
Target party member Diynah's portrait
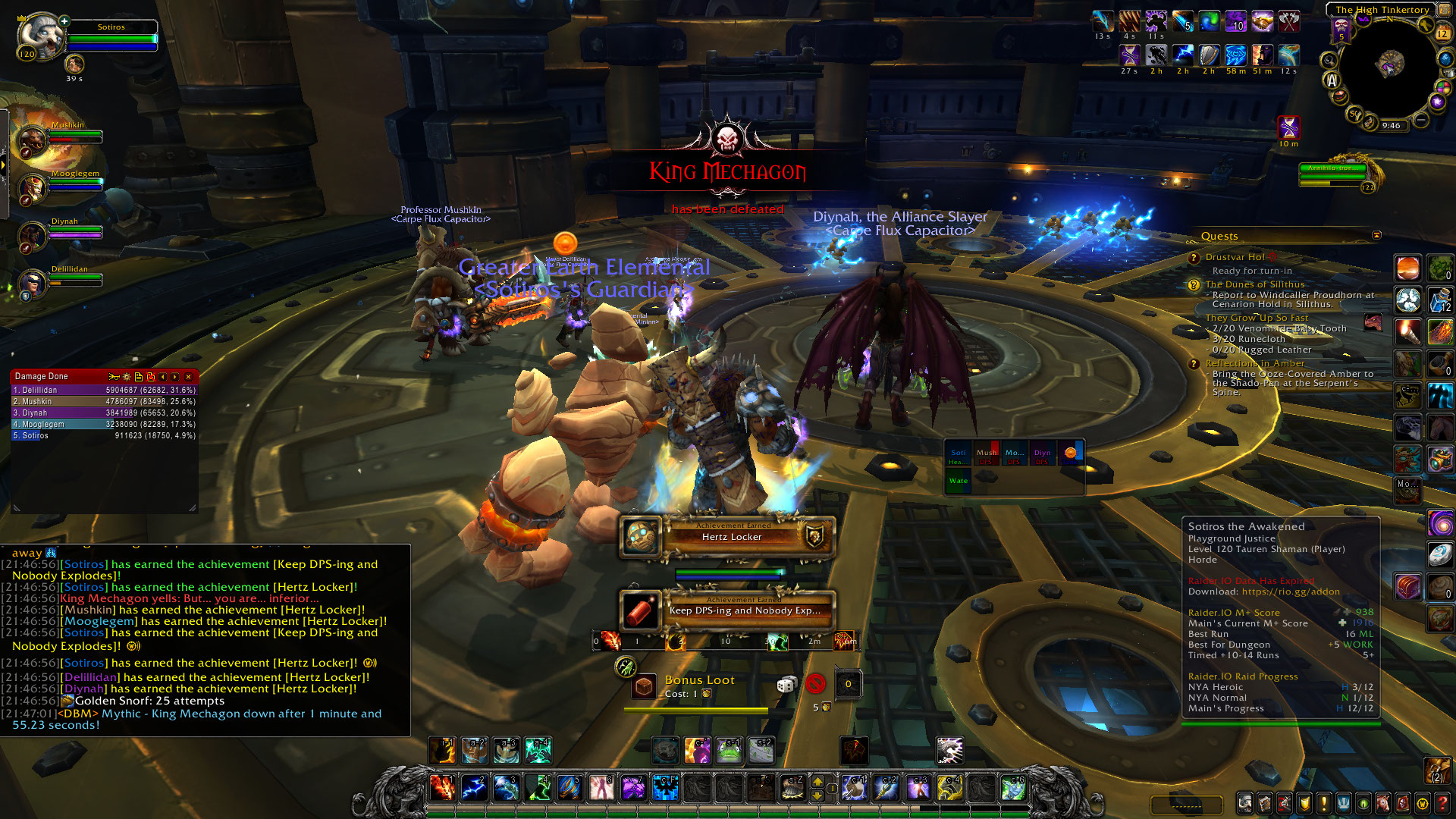pyautogui.click(x=33, y=236)
